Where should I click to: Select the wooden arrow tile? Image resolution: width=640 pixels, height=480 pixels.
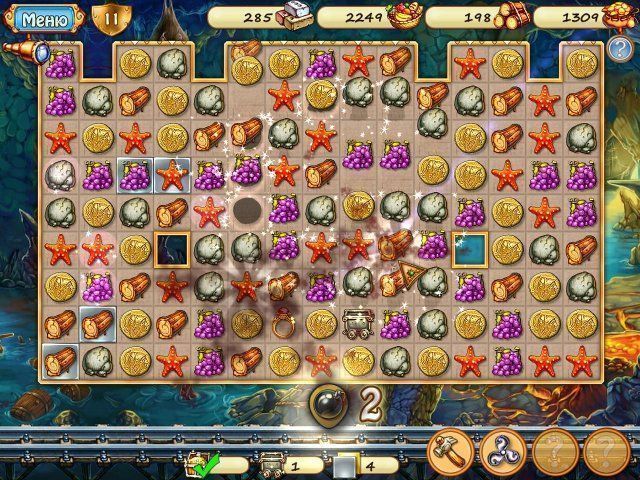tap(395, 286)
